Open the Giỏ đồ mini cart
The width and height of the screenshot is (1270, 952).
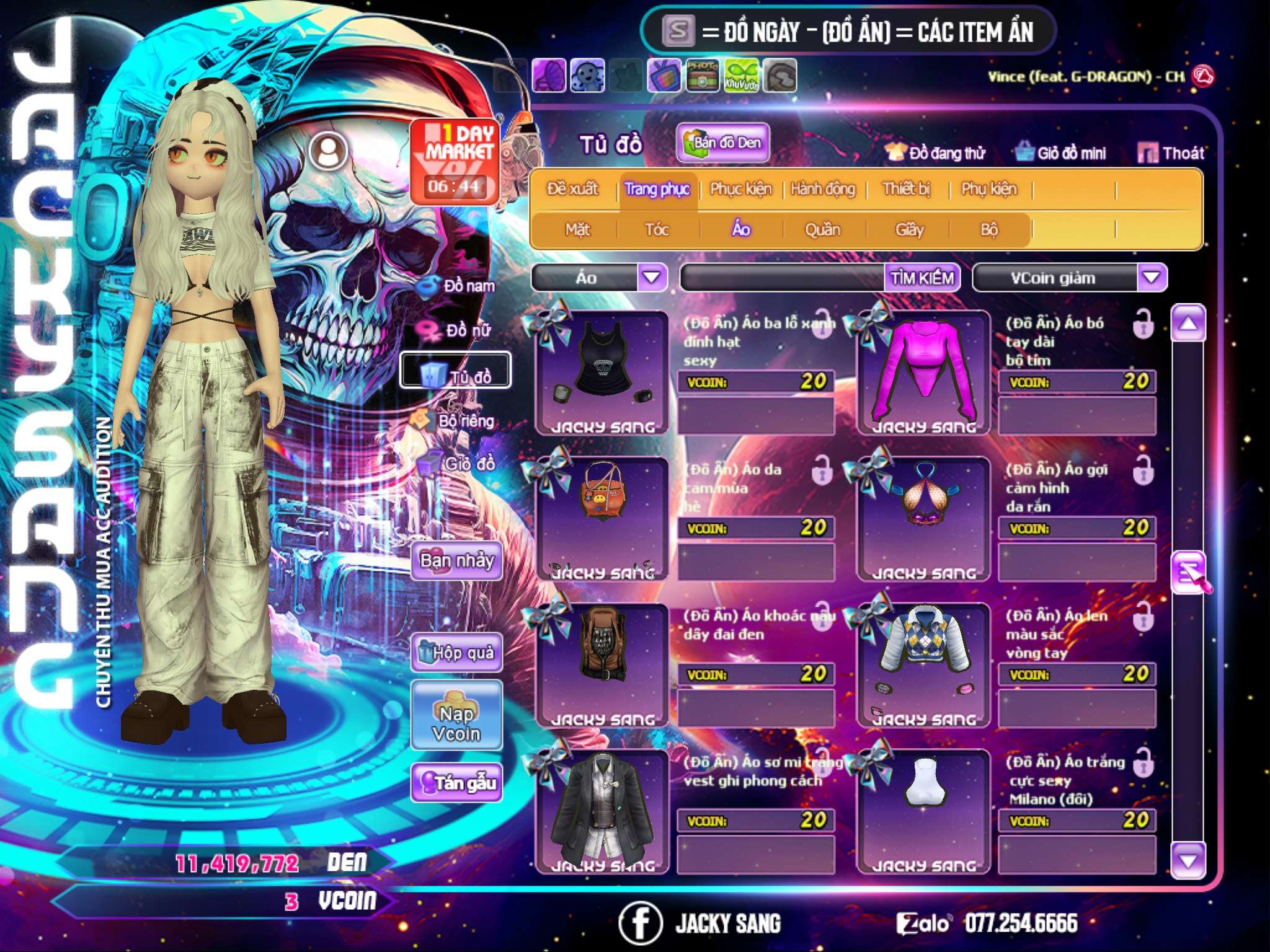coord(1061,152)
